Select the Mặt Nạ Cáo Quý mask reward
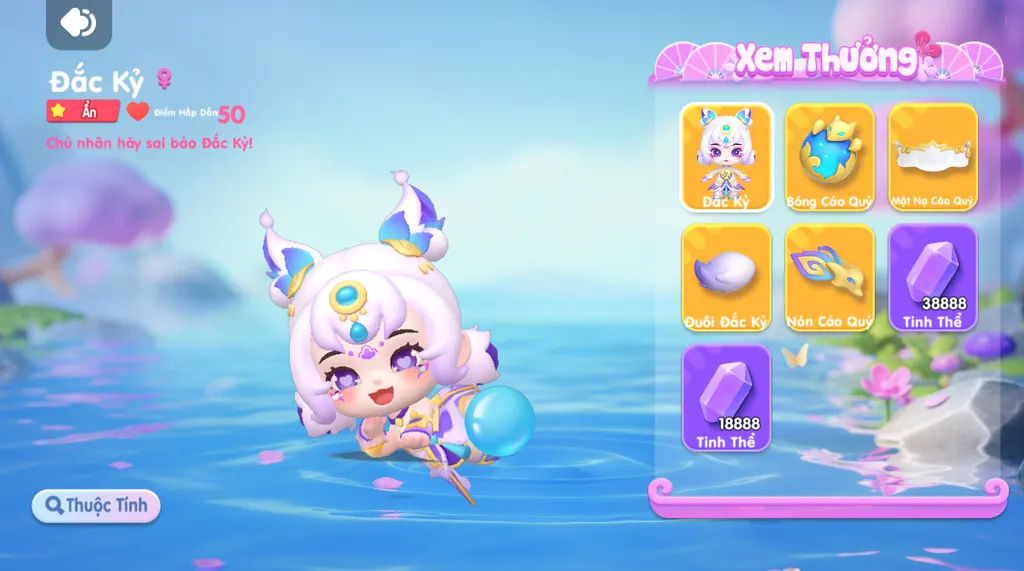 (x=932, y=157)
